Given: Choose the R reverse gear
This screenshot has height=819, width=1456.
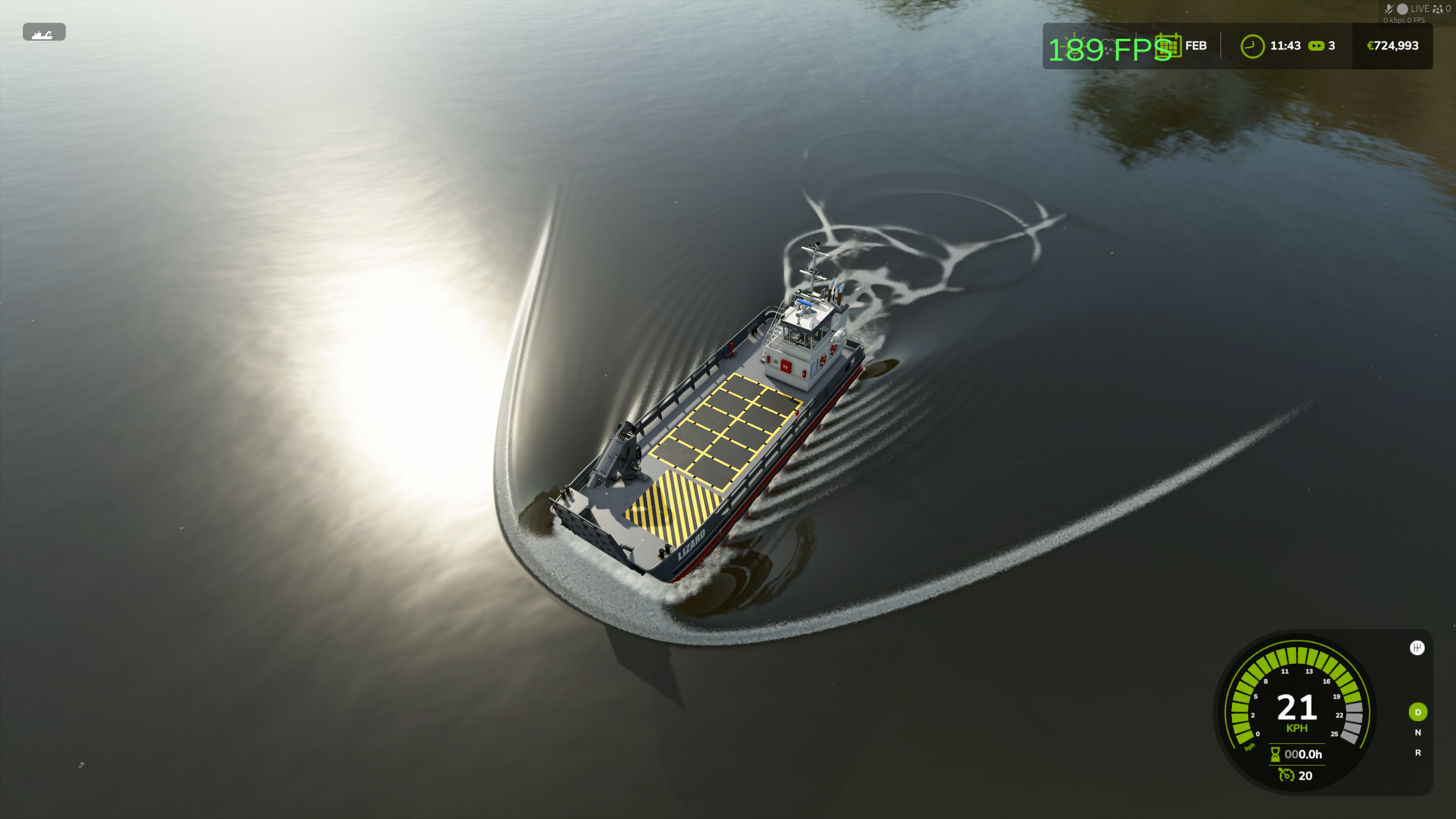Looking at the screenshot, I should point(1417,753).
